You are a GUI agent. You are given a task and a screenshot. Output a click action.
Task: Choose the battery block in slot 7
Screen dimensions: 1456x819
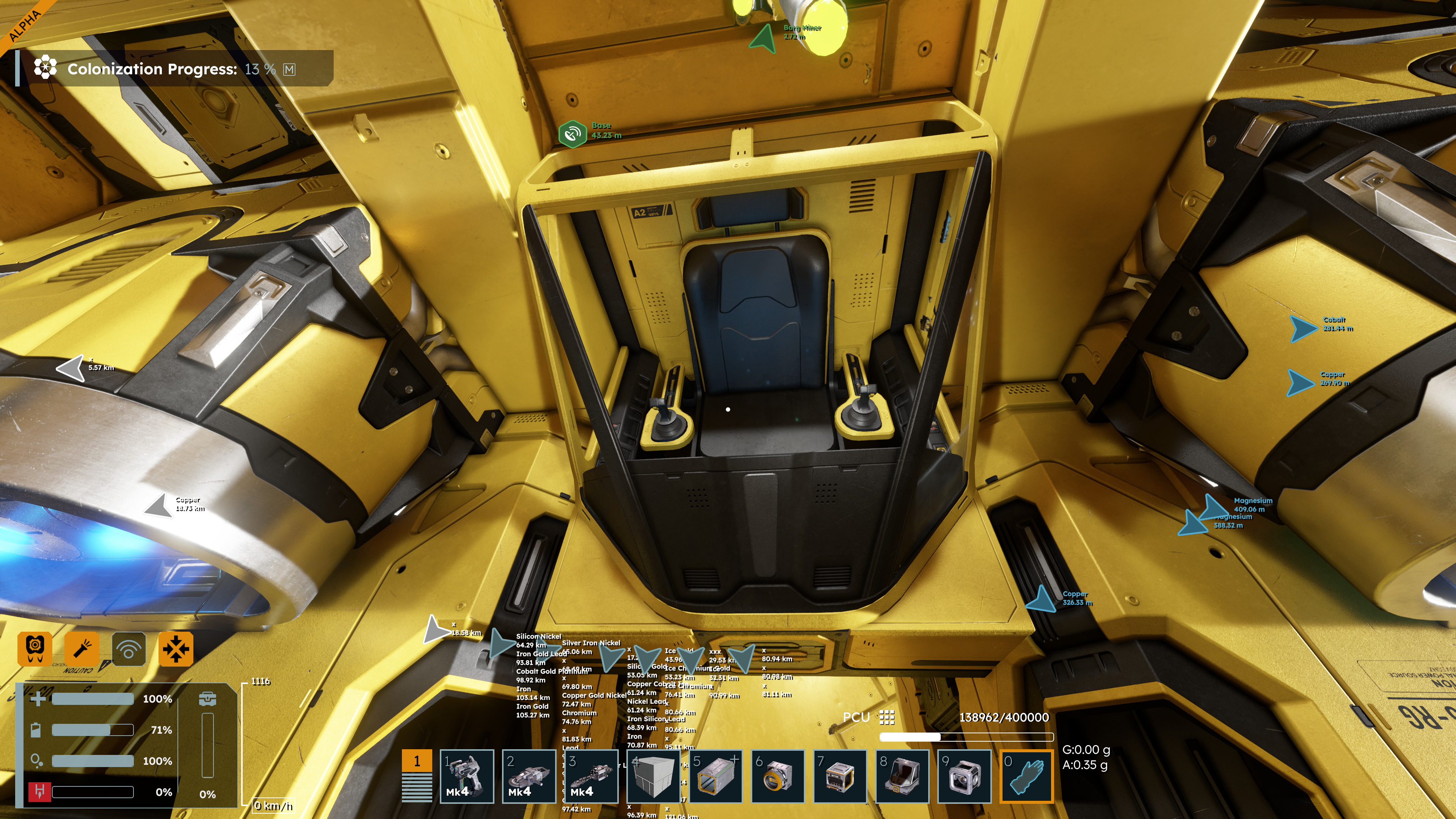click(x=839, y=775)
